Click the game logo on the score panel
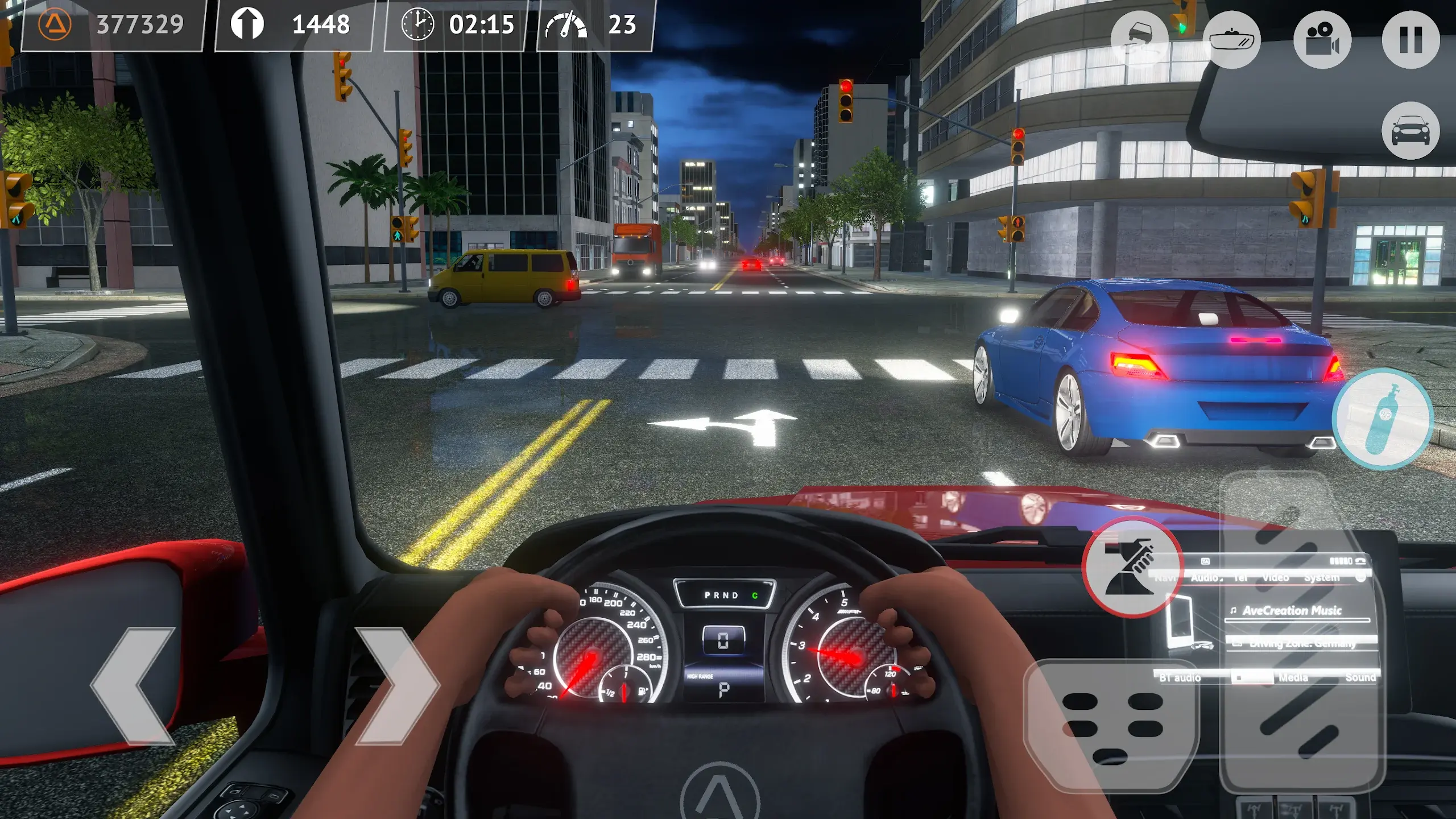 point(51,24)
